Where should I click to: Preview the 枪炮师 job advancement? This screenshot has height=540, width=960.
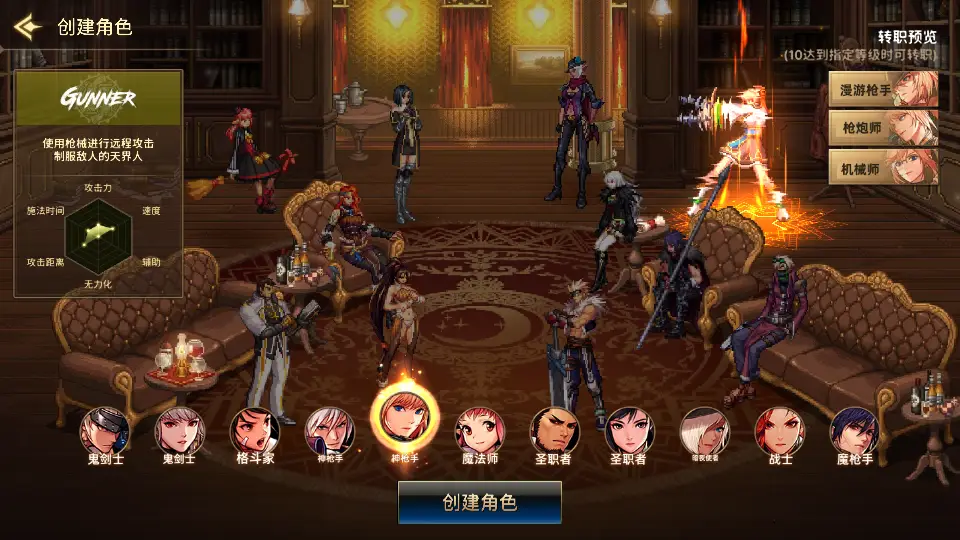point(883,128)
